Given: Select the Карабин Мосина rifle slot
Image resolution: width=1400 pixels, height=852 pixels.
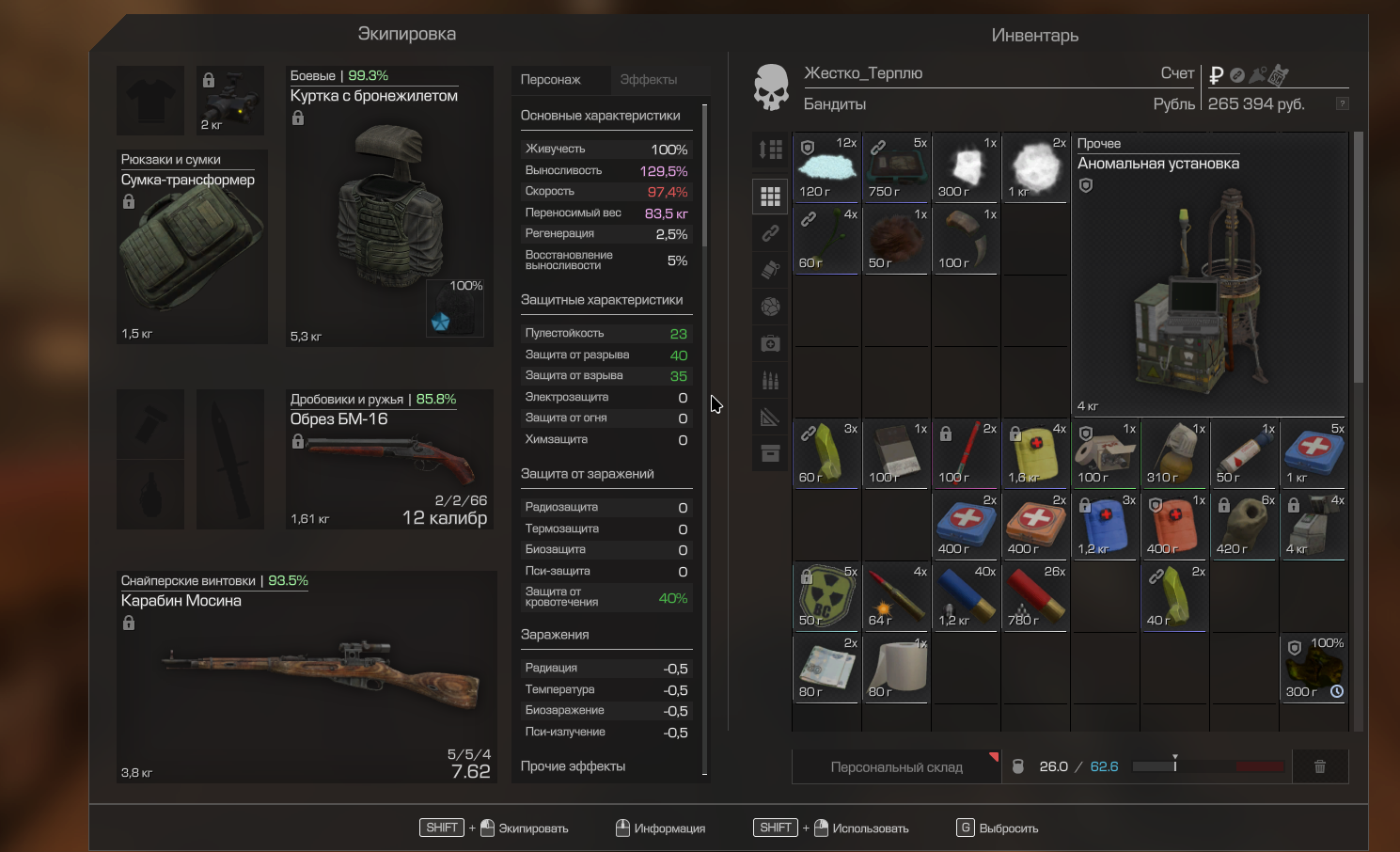Looking at the screenshot, I should coord(307,676).
